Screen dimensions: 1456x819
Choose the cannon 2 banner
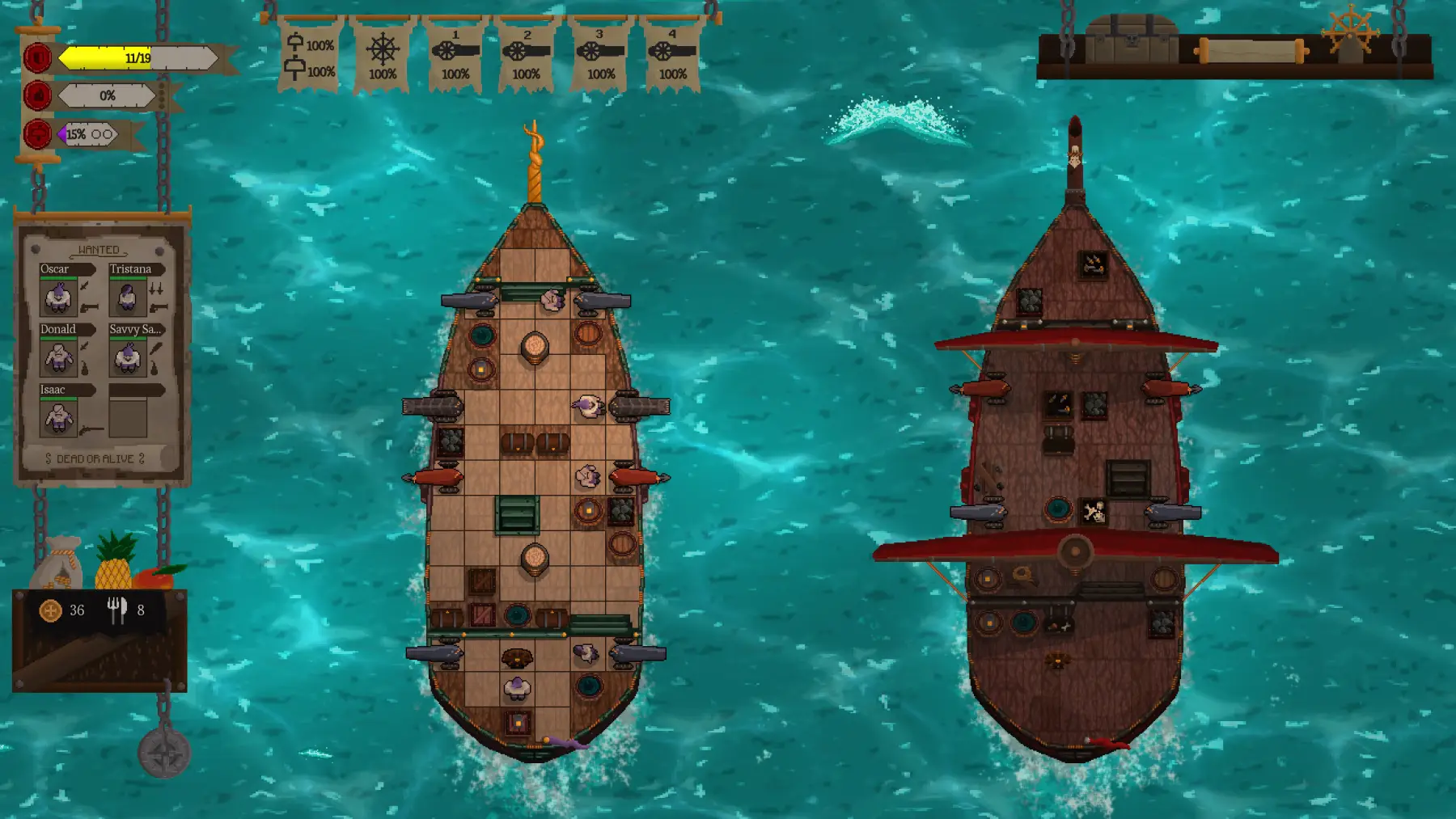pos(527,56)
